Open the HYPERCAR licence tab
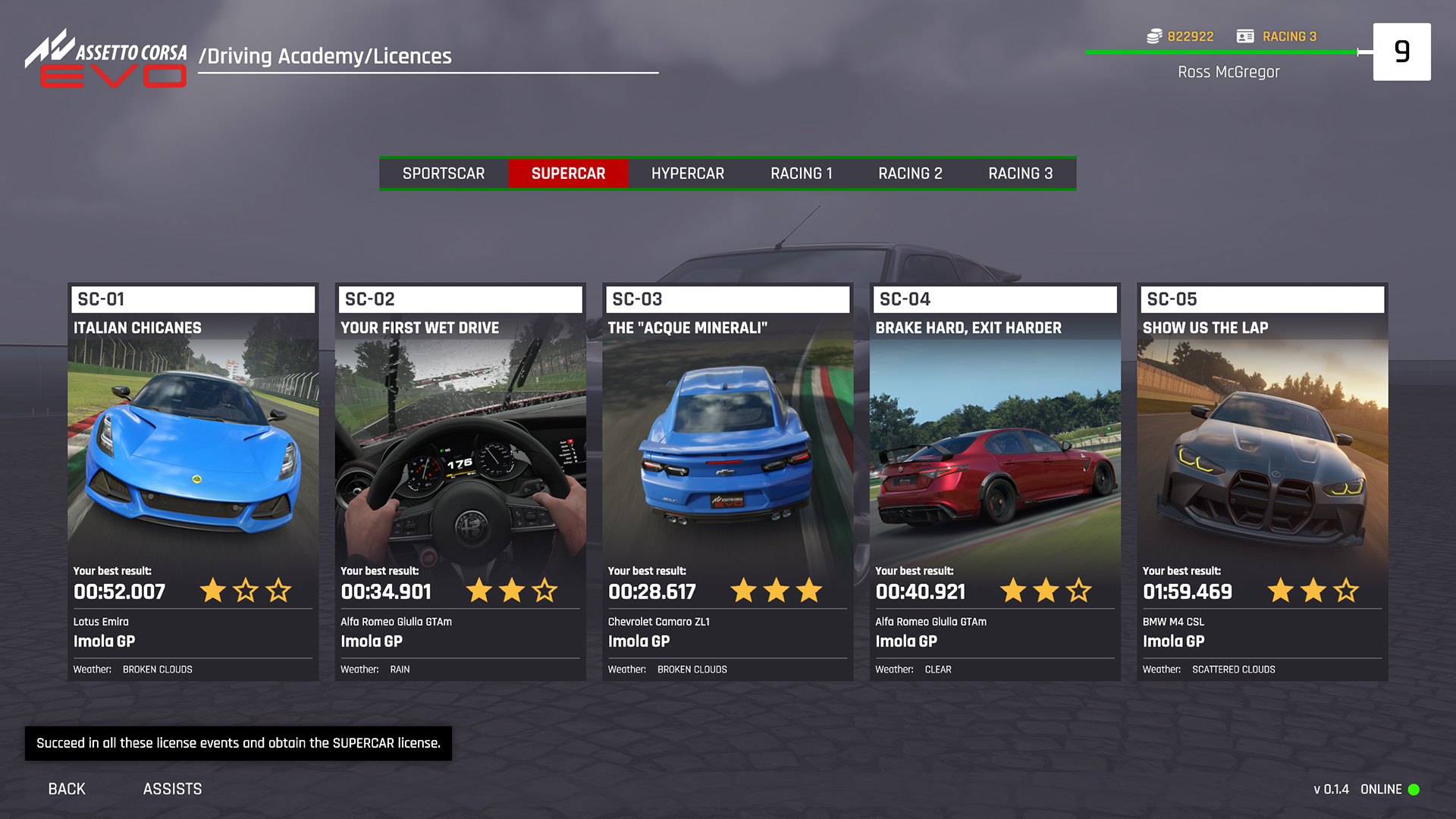The width and height of the screenshot is (1456, 819). tap(687, 173)
